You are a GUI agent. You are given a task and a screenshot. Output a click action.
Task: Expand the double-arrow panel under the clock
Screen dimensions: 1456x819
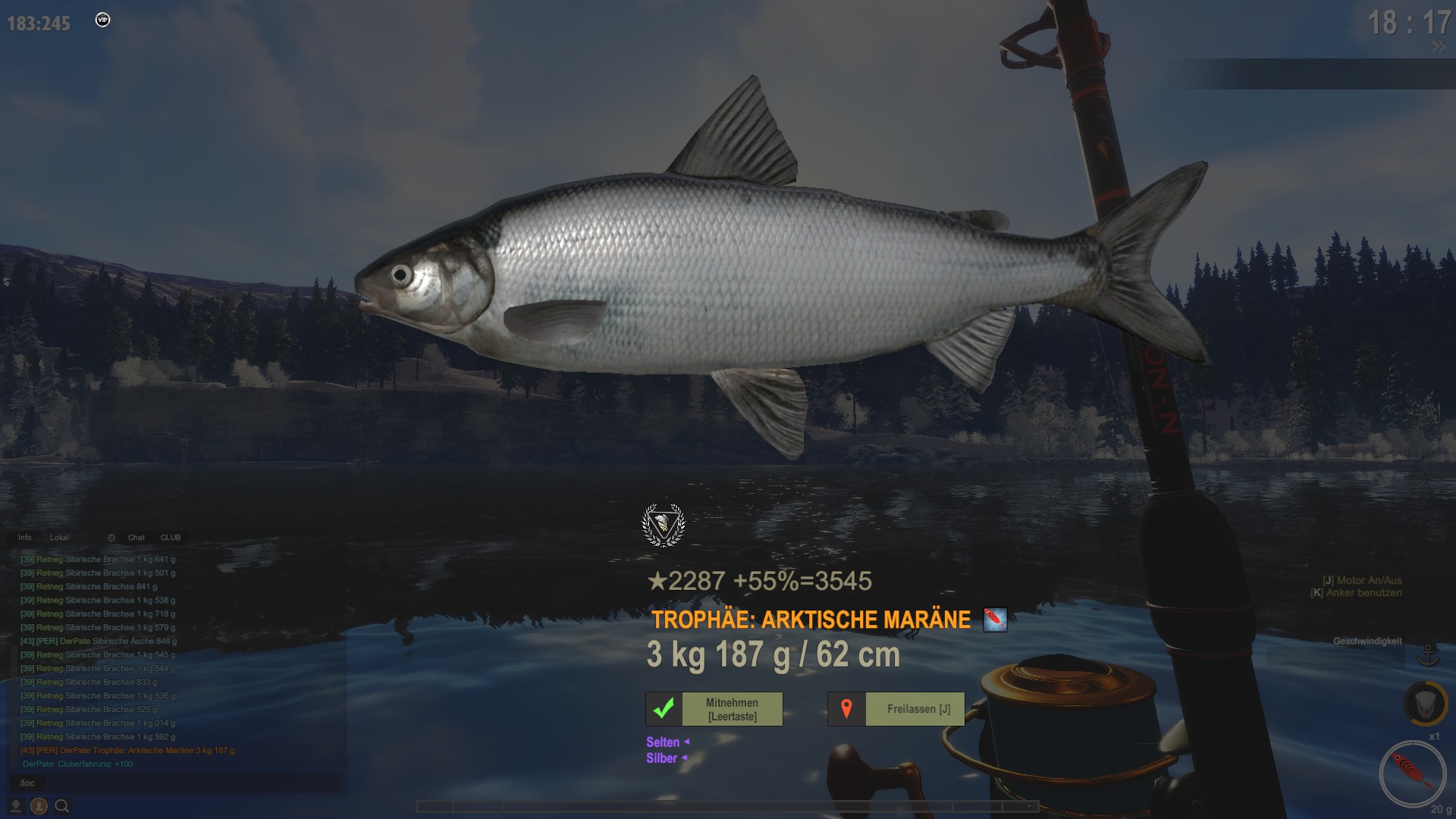pos(1438,47)
